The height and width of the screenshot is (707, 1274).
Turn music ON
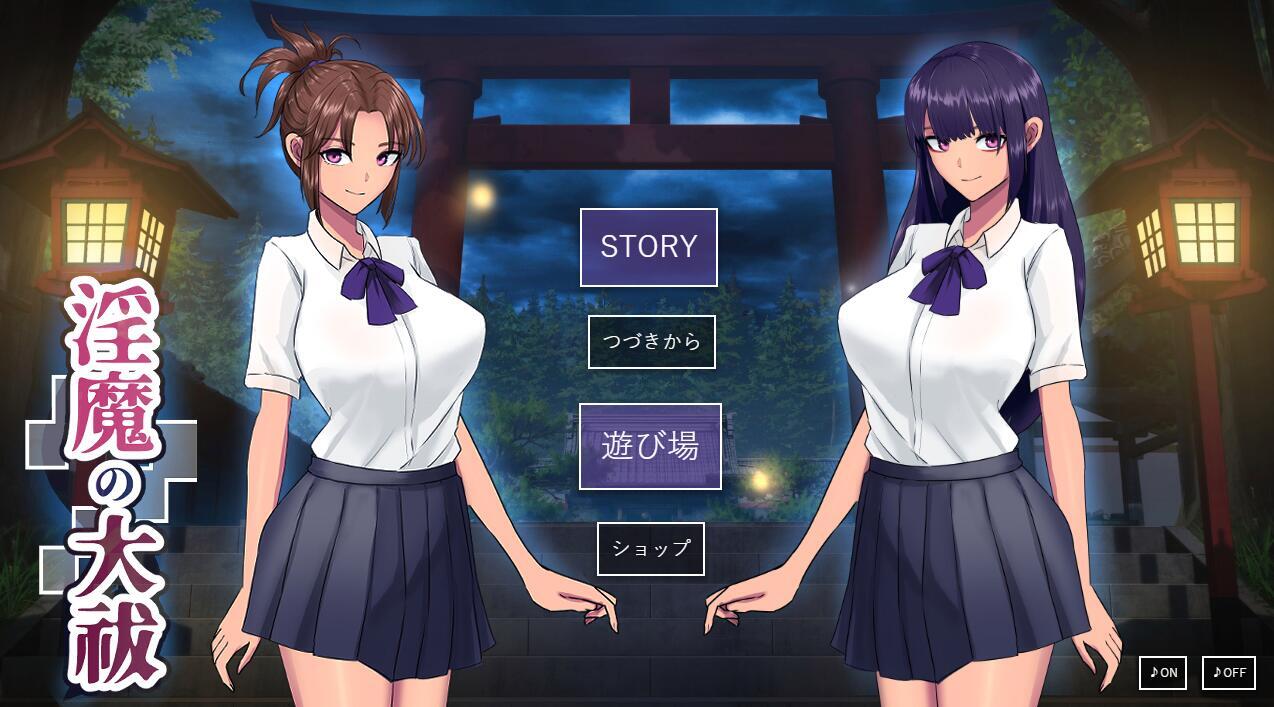(1162, 673)
